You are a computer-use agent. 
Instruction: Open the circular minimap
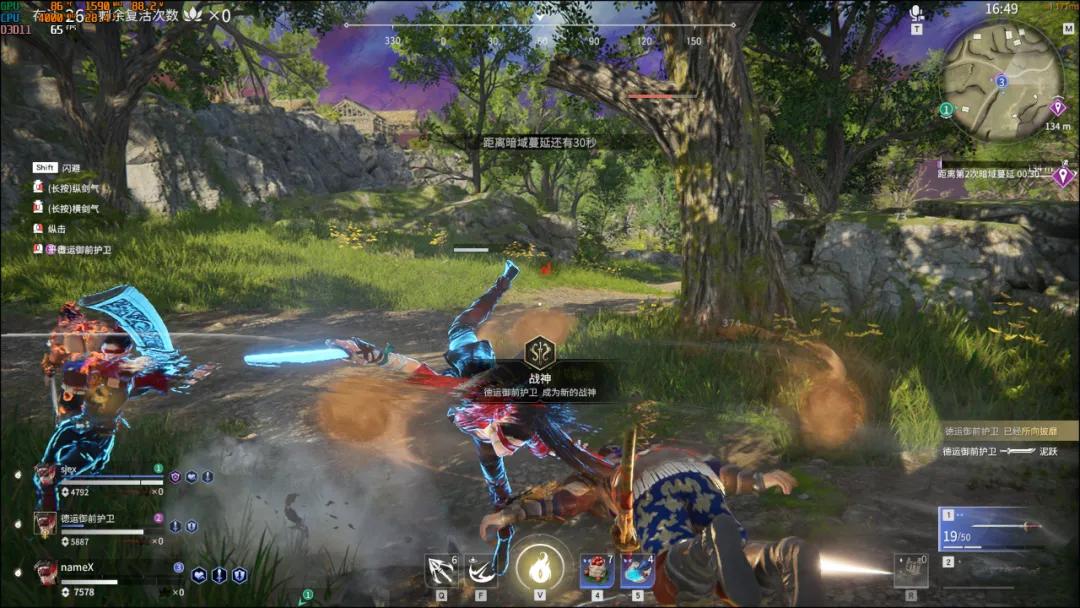click(x=1003, y=80)
